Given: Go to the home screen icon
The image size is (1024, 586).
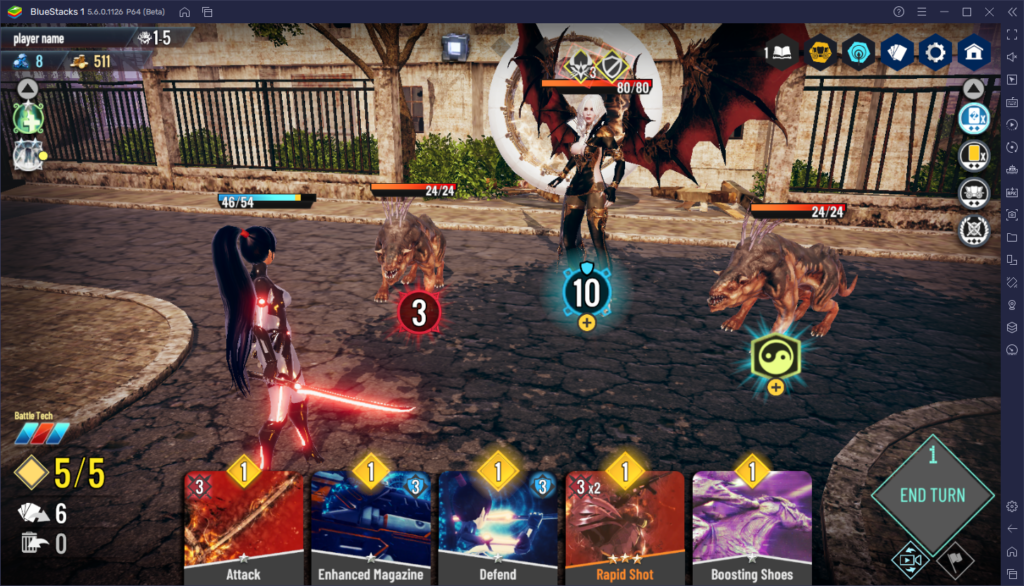Looking at the screenshot, I should [974, 53].
